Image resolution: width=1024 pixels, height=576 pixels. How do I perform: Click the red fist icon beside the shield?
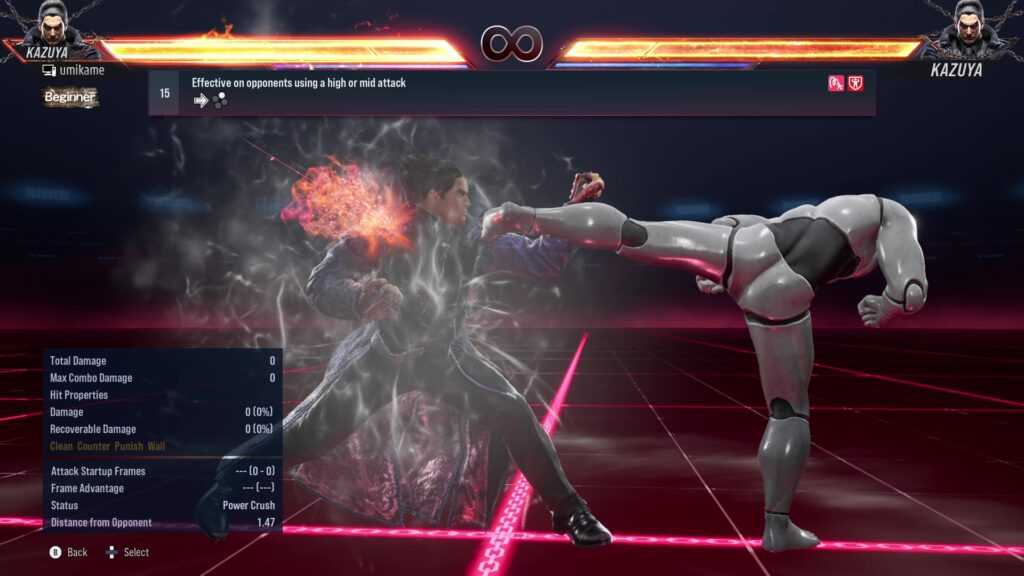836,83
